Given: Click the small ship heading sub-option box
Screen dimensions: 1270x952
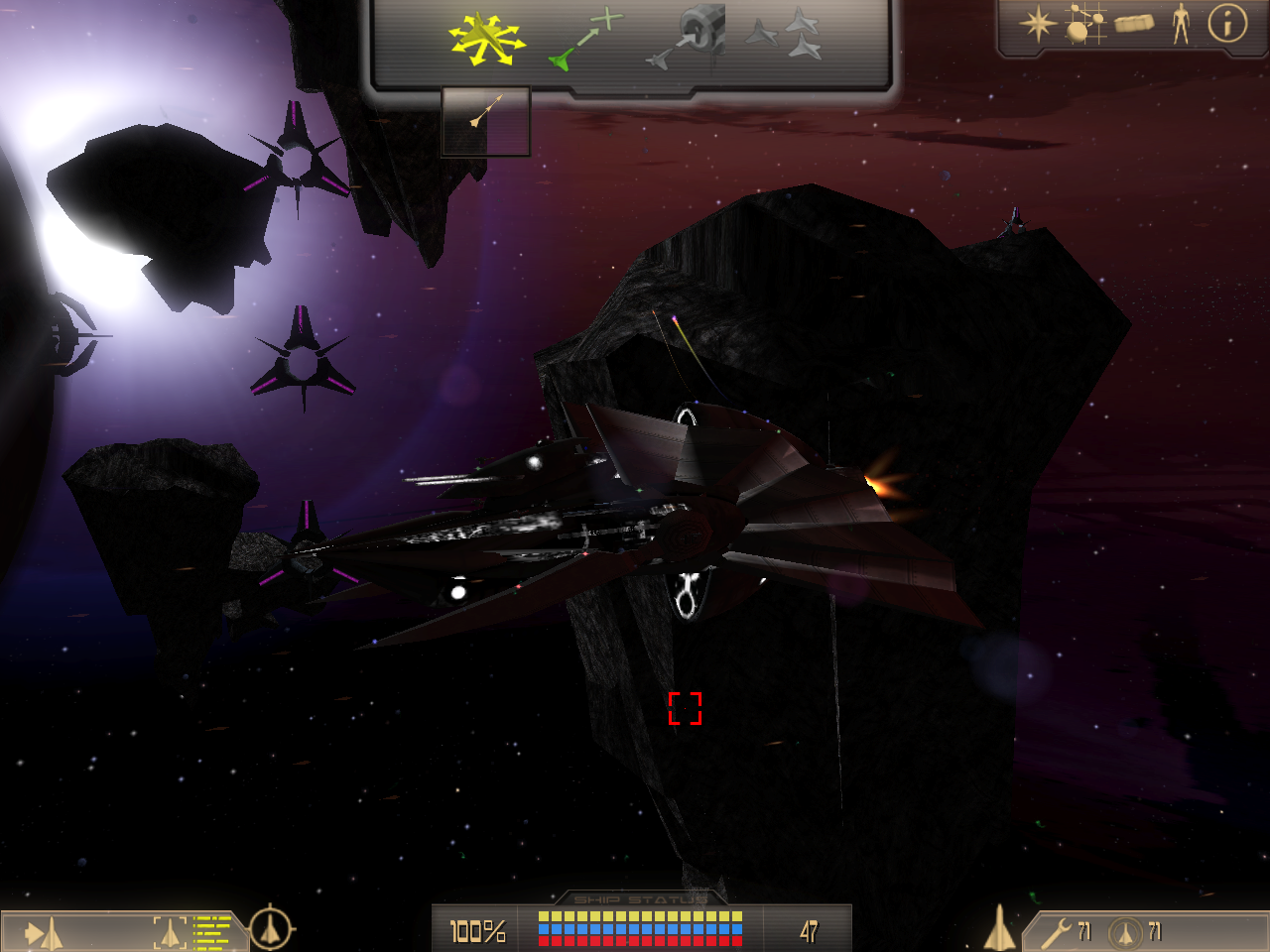Looking at the screenshot, I should tap(485, 122).
